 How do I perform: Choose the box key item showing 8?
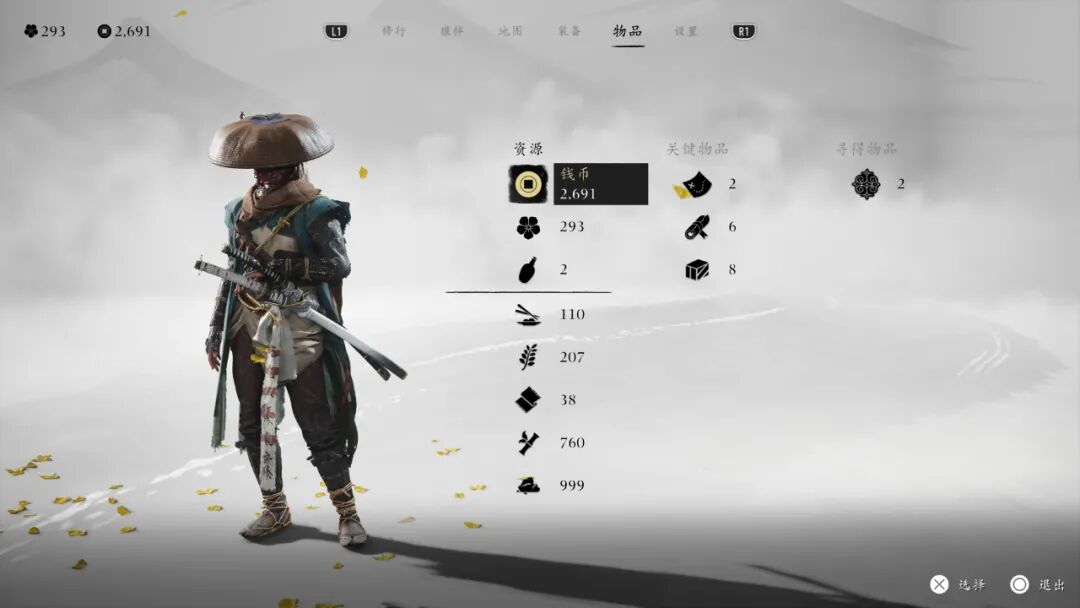(697, 270)
